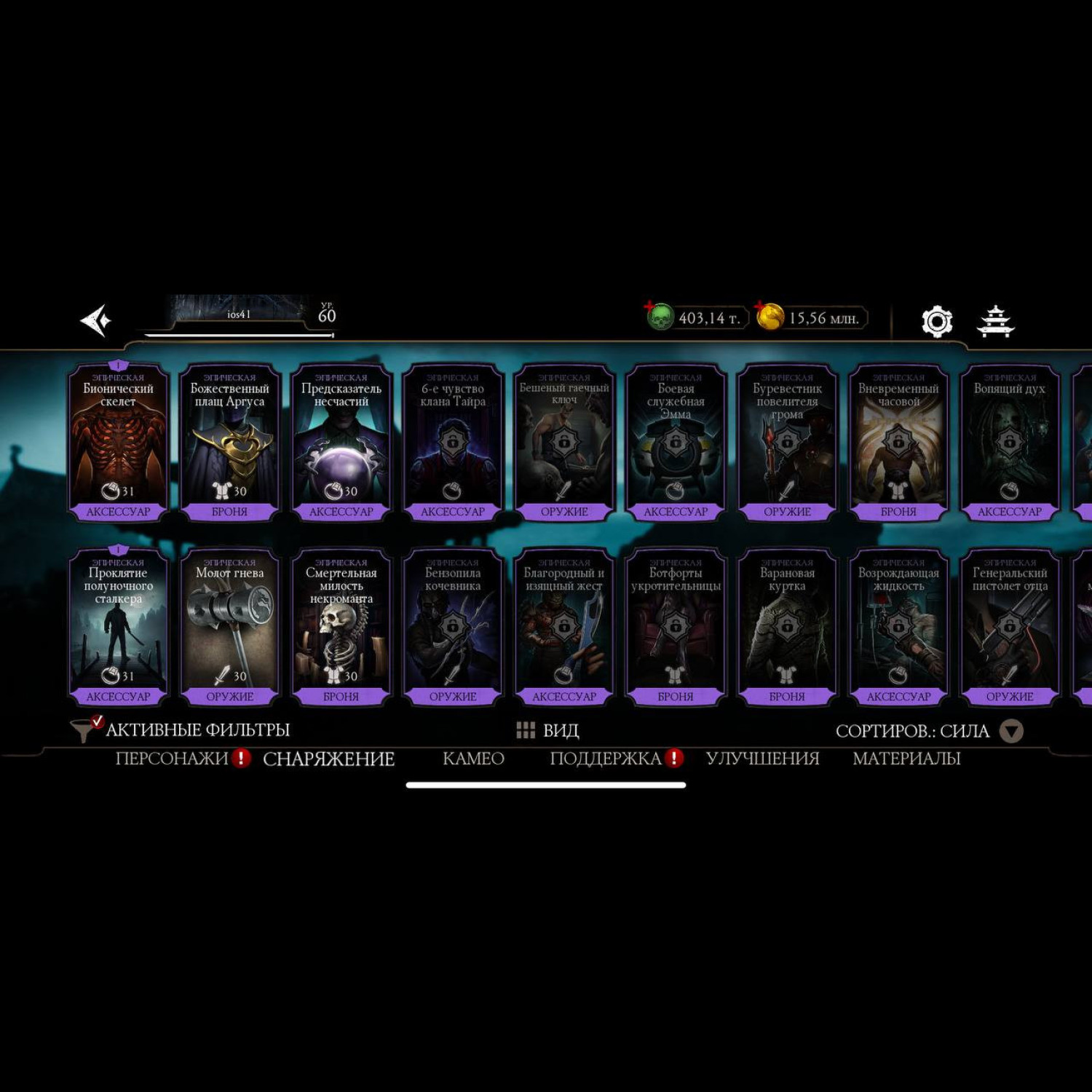Select the locked Воющий дух card
1092x1092 pixels.
(x=1009, y=442)
